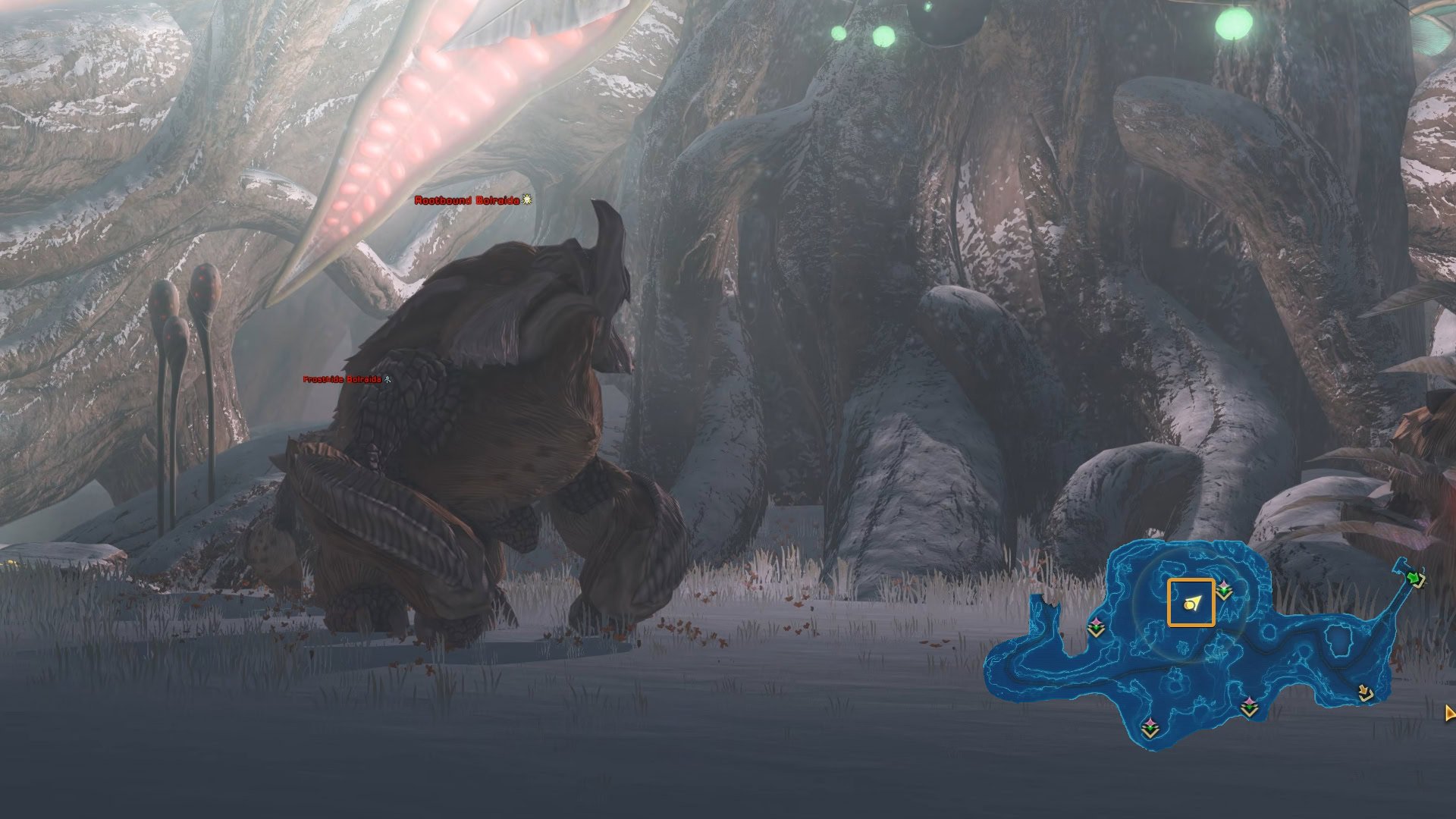Screen dimensions: 1456x819
Task: Click the Frosthide Bolraida nameplate
Action: [x=341, y=379]
